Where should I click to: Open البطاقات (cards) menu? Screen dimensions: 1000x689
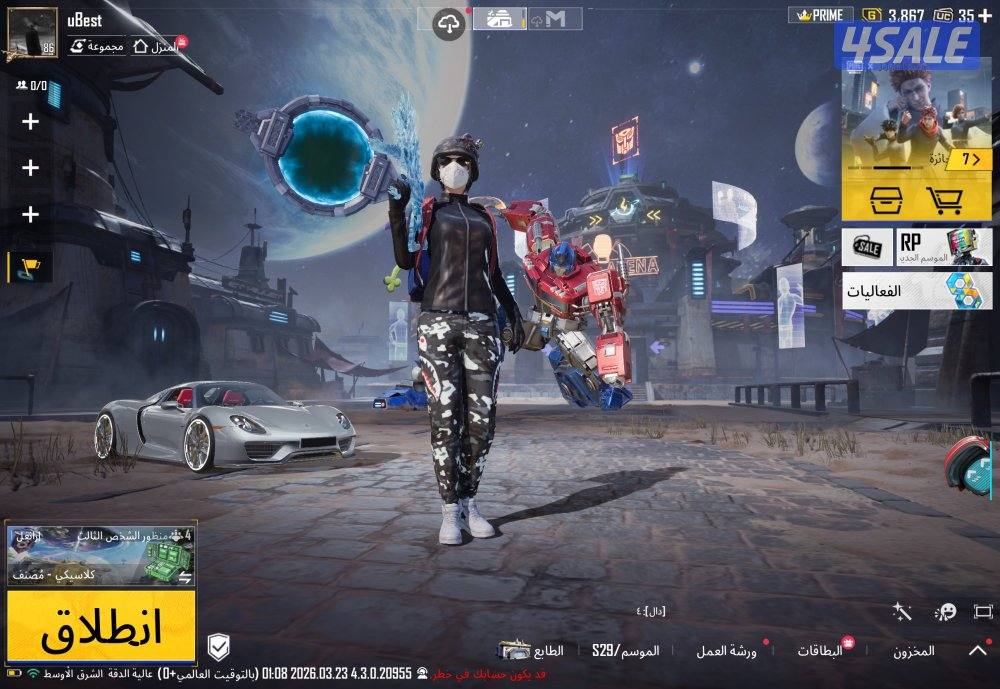pos(820,651)
